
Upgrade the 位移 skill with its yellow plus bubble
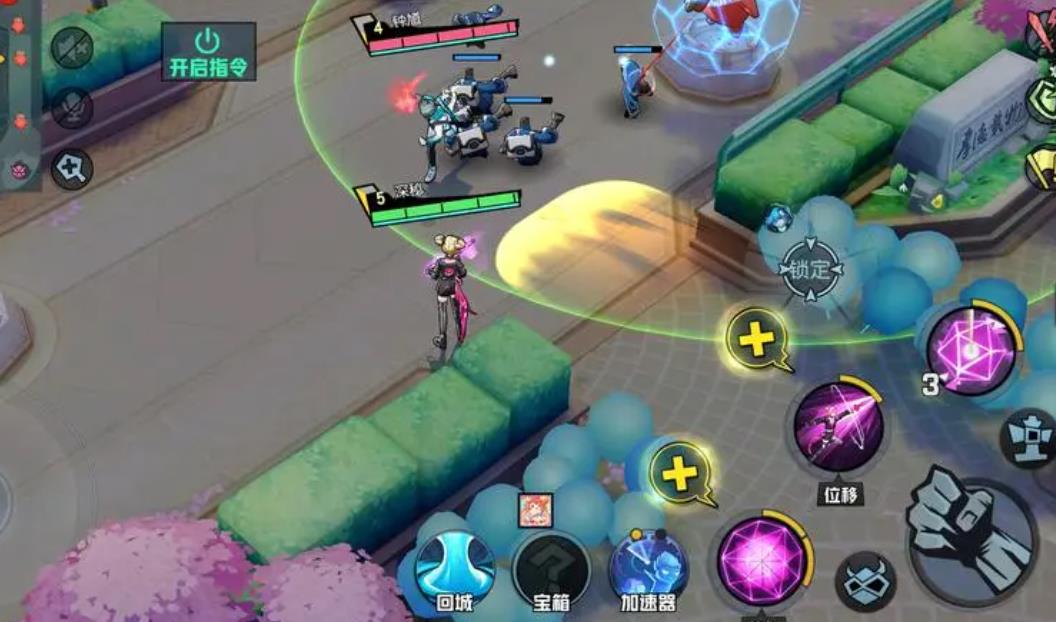tap(758, 340)
